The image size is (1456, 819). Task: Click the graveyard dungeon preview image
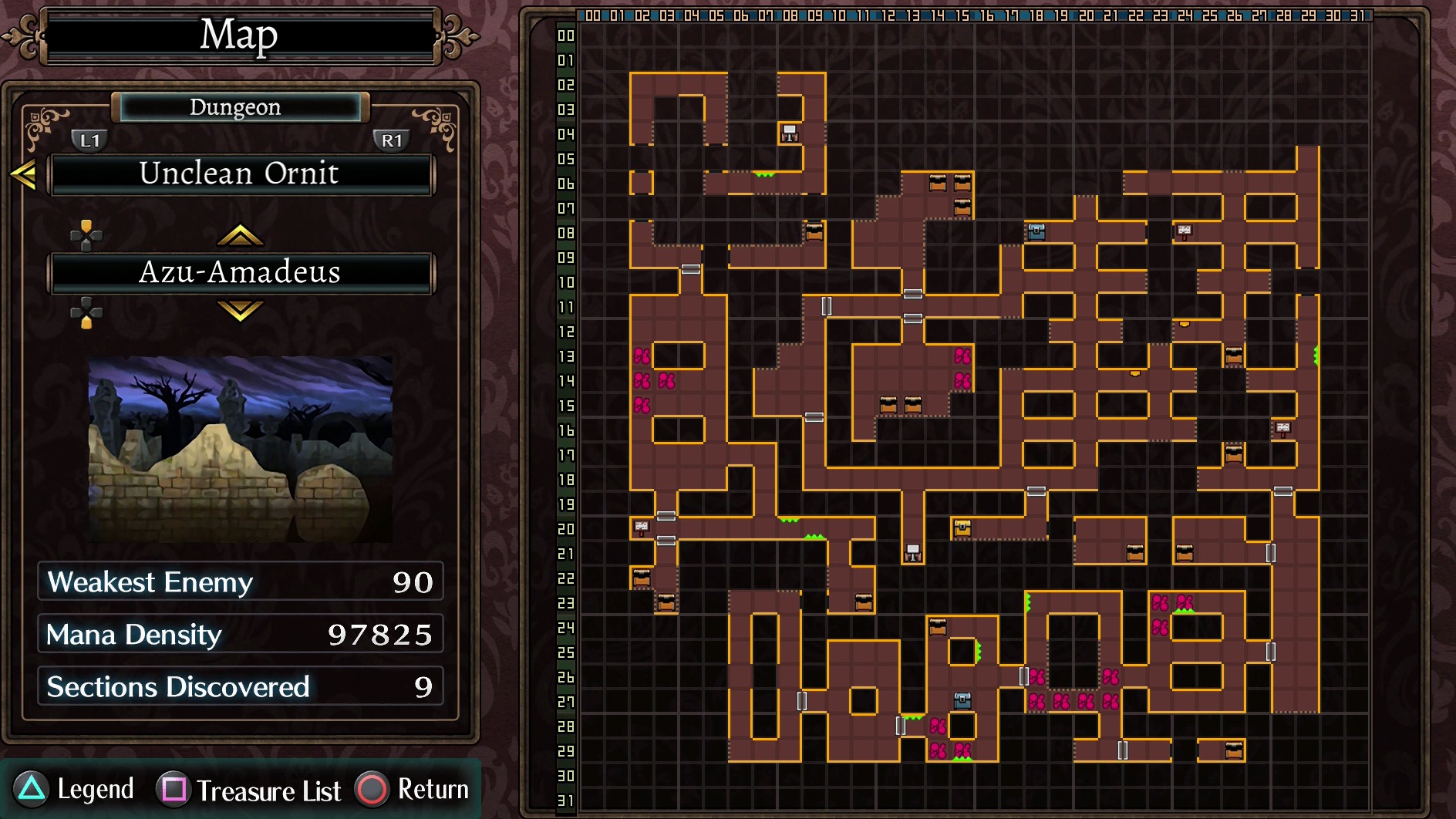(x=240, y=449)
